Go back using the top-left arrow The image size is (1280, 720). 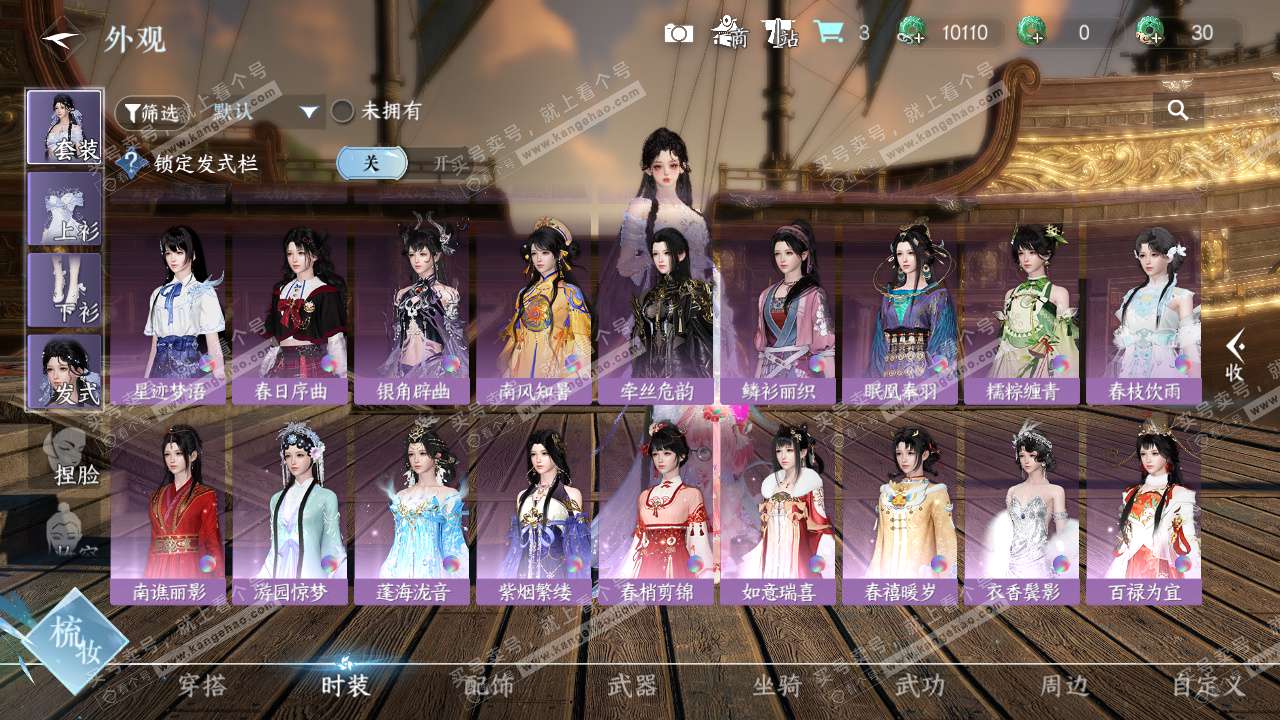[60, 38]
